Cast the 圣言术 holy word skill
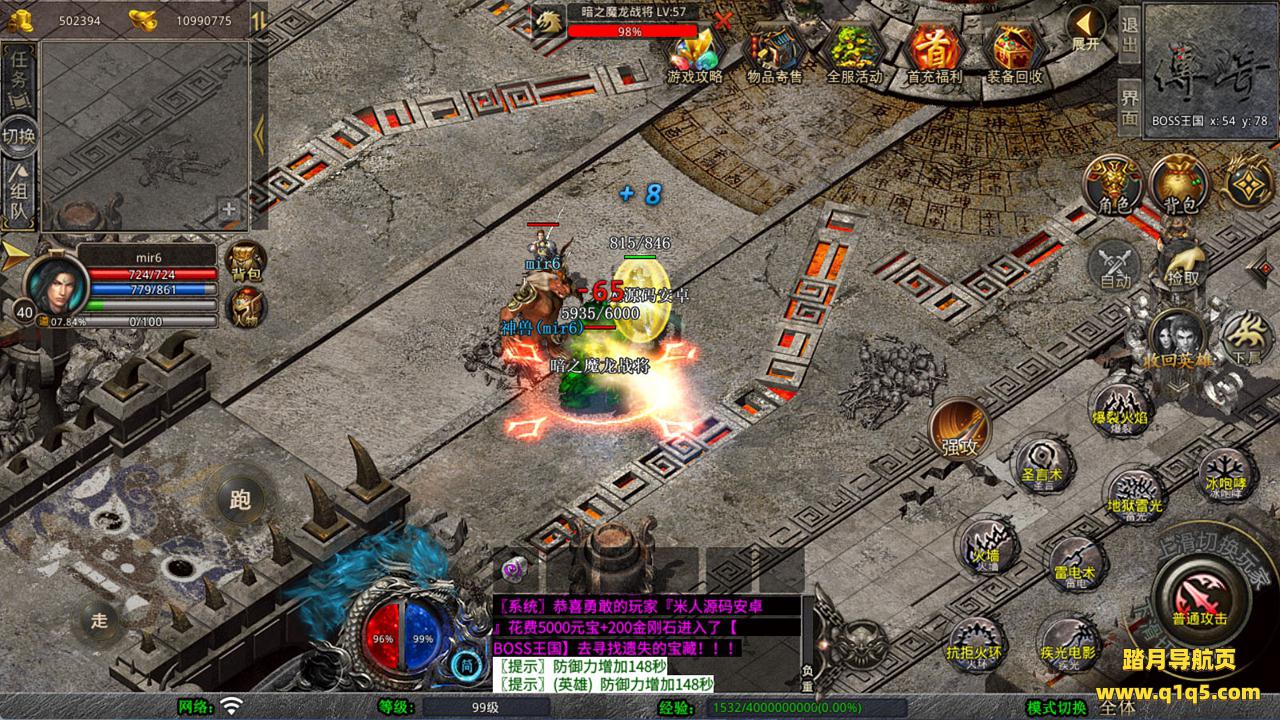Viewport: 1280px width, 720px height. click(1041, 466)
